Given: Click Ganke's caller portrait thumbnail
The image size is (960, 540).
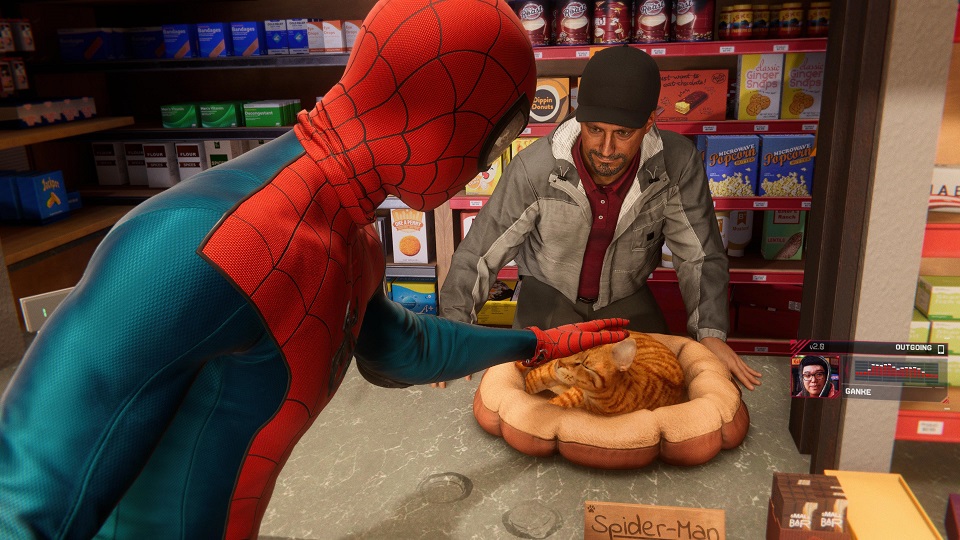Looking at the screenshot, I should (815, 377).
